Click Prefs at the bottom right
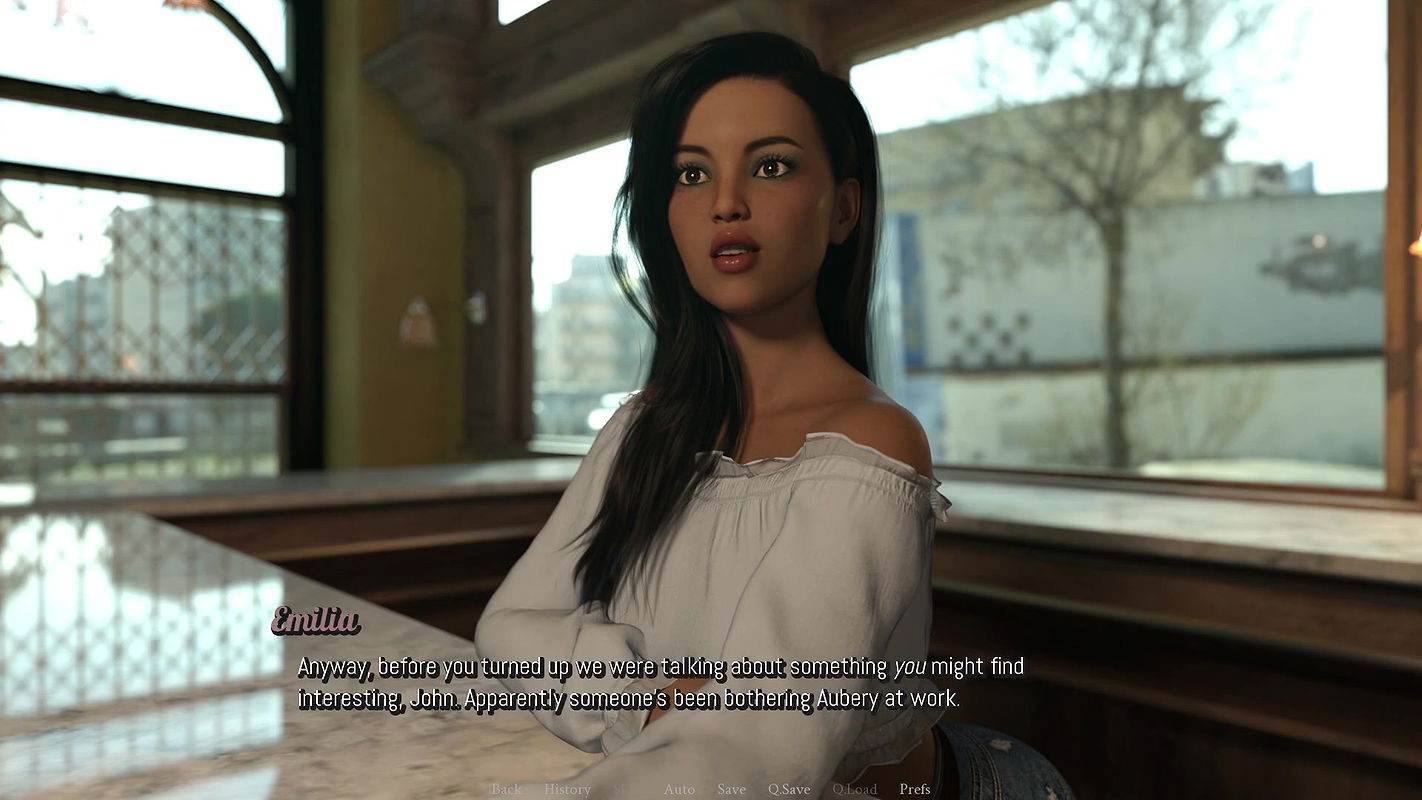The height and width of the screenshot is (800, 1422). click(x=913, y=789)
